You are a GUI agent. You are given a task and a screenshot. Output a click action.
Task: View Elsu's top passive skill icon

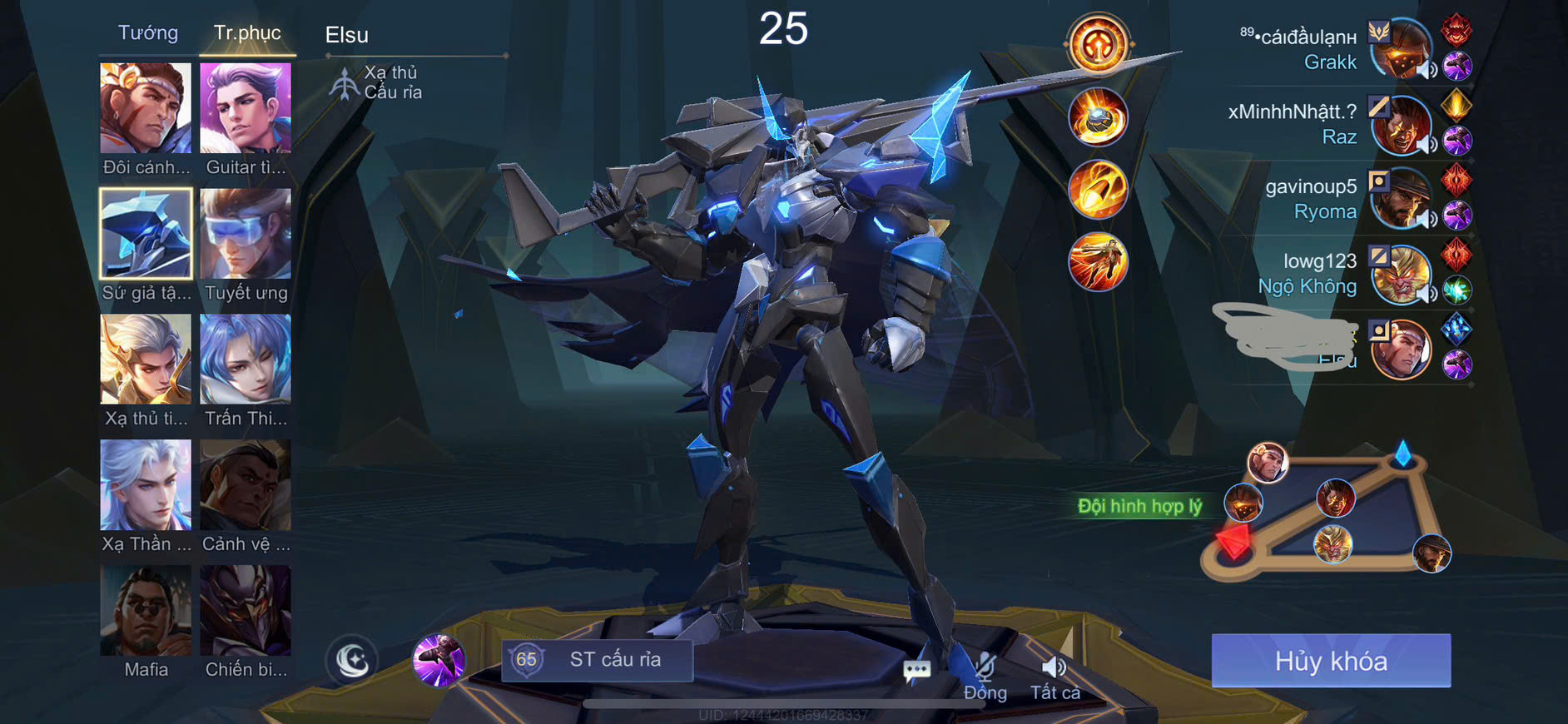[1098, 43]
